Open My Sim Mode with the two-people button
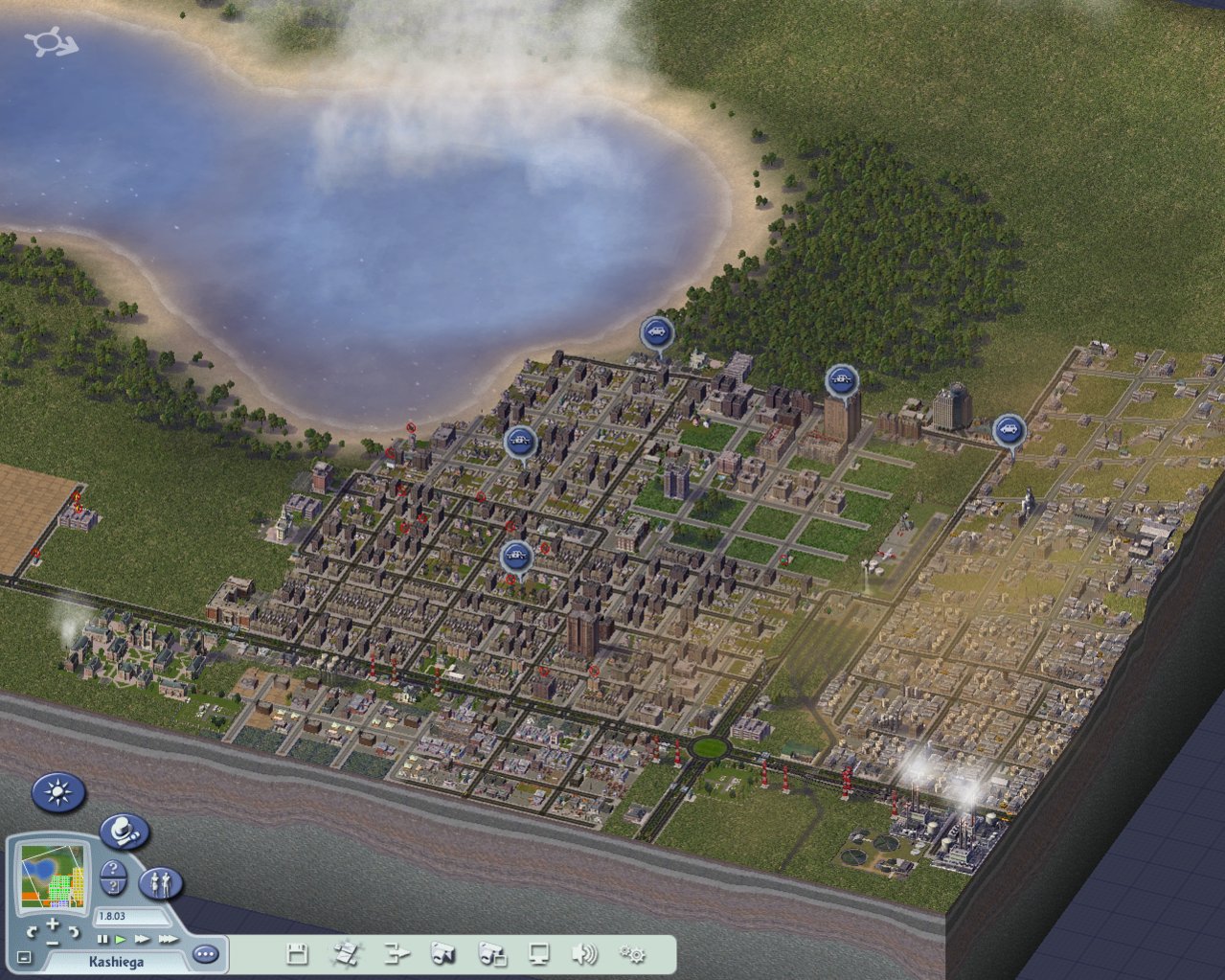Screen dimensions: 1225x980 point(160,882)
